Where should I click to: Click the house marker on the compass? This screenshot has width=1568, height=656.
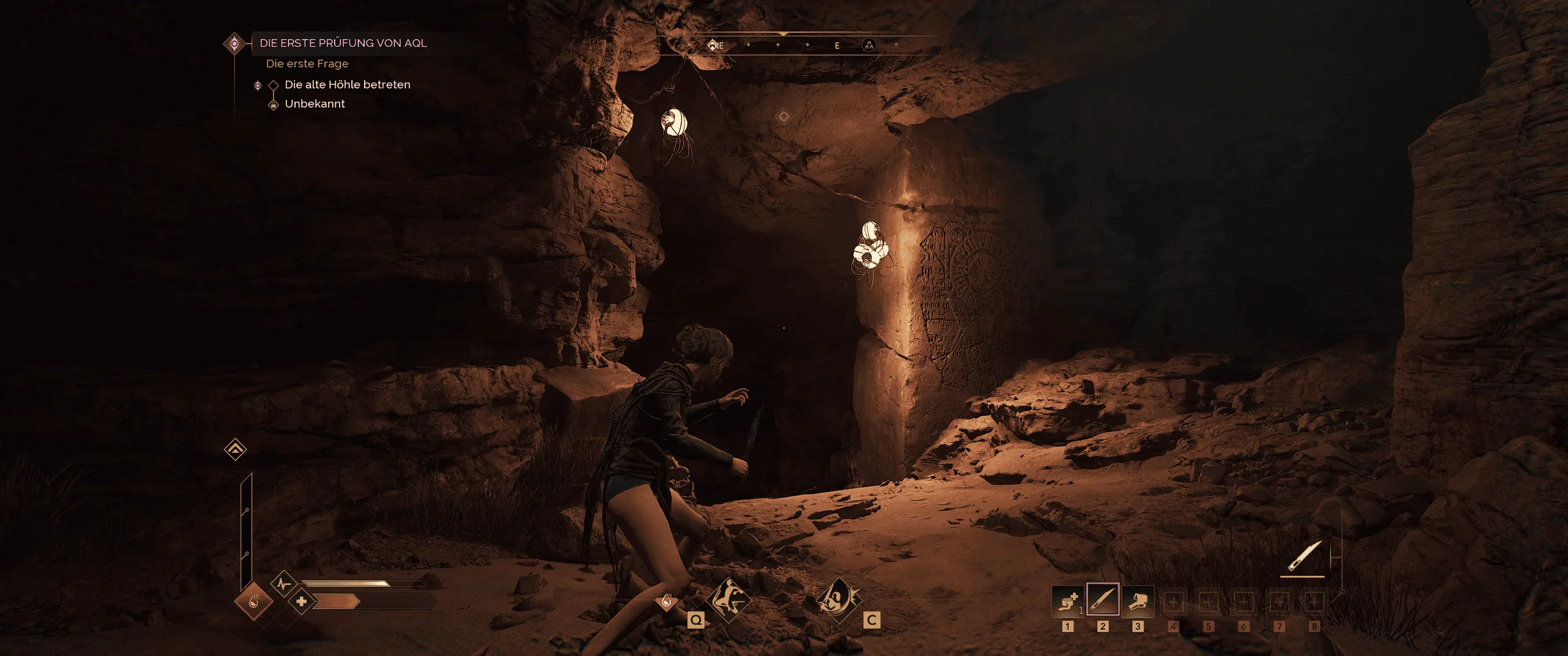click(x=712, y=45)
